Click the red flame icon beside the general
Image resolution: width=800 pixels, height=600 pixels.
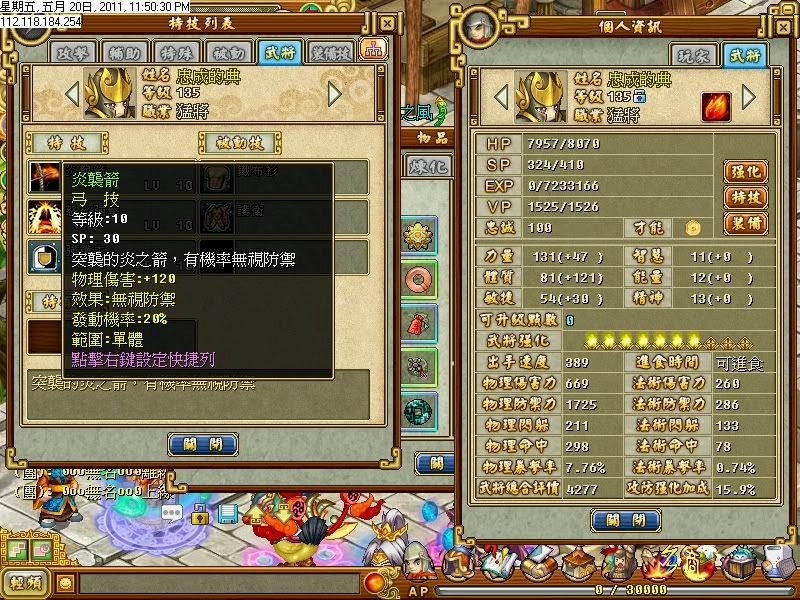pos(715,105)
